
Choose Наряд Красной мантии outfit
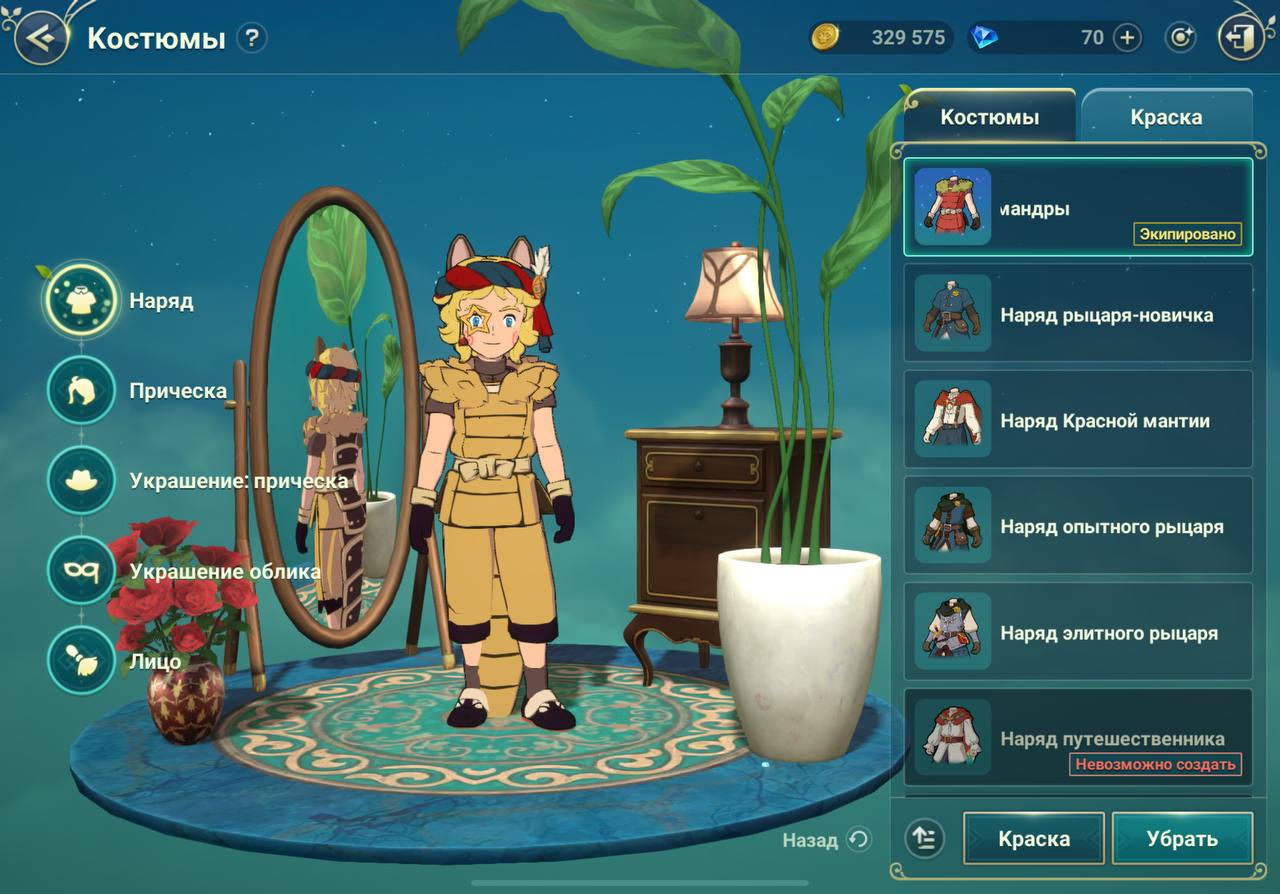coord(1078,420)
